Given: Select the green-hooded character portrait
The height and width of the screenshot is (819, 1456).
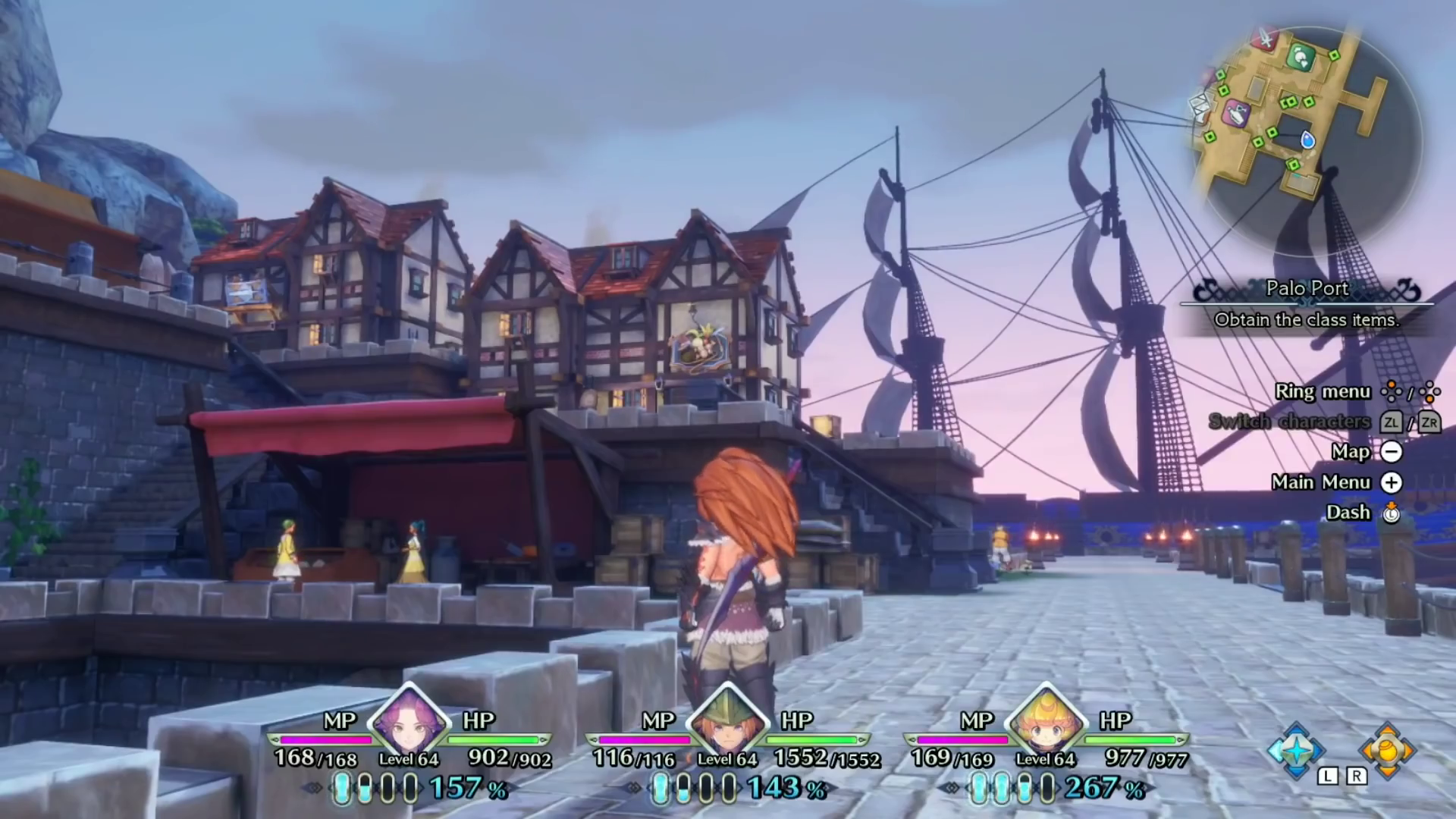Looking at the screenshot, I should click(727, 721).
